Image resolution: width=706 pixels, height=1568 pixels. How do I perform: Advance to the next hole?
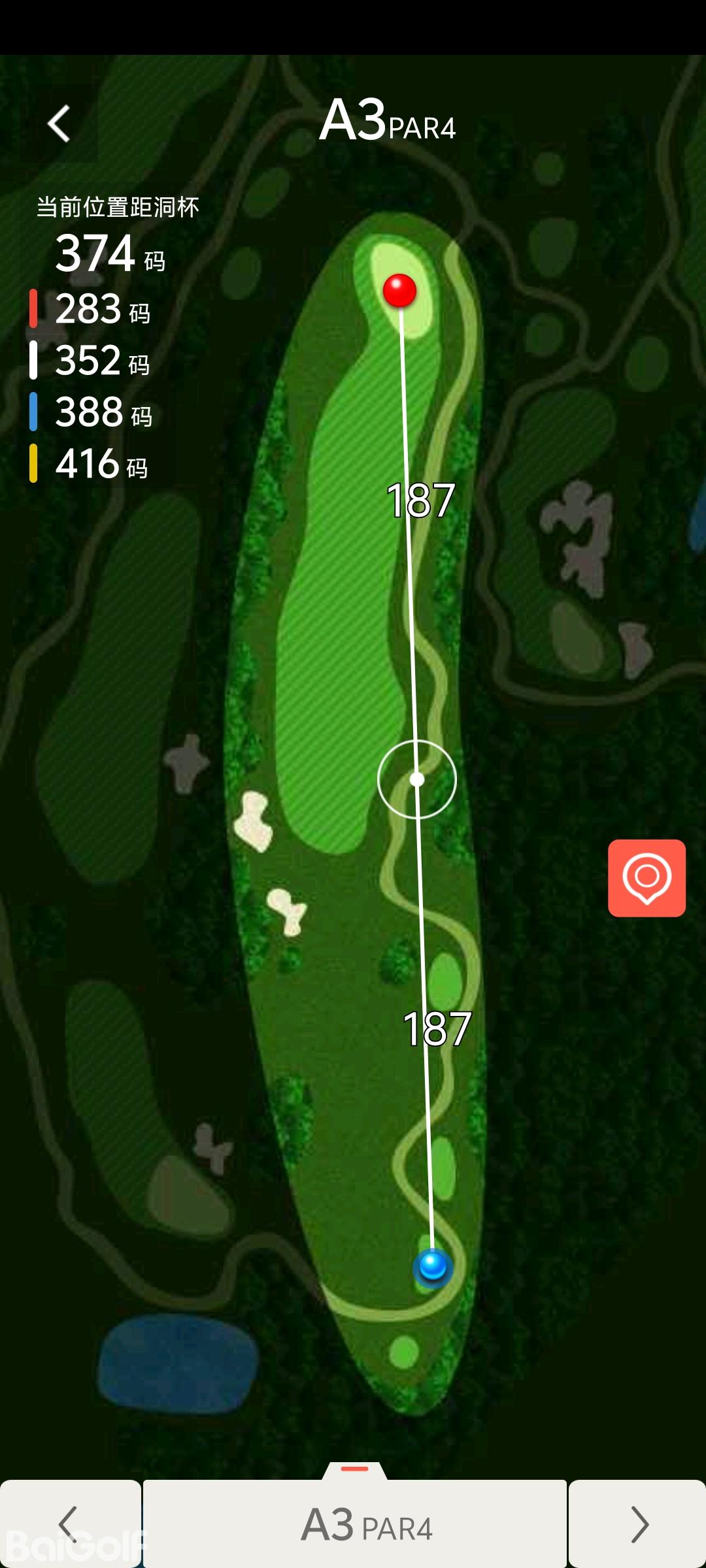tap(637, 1524)
